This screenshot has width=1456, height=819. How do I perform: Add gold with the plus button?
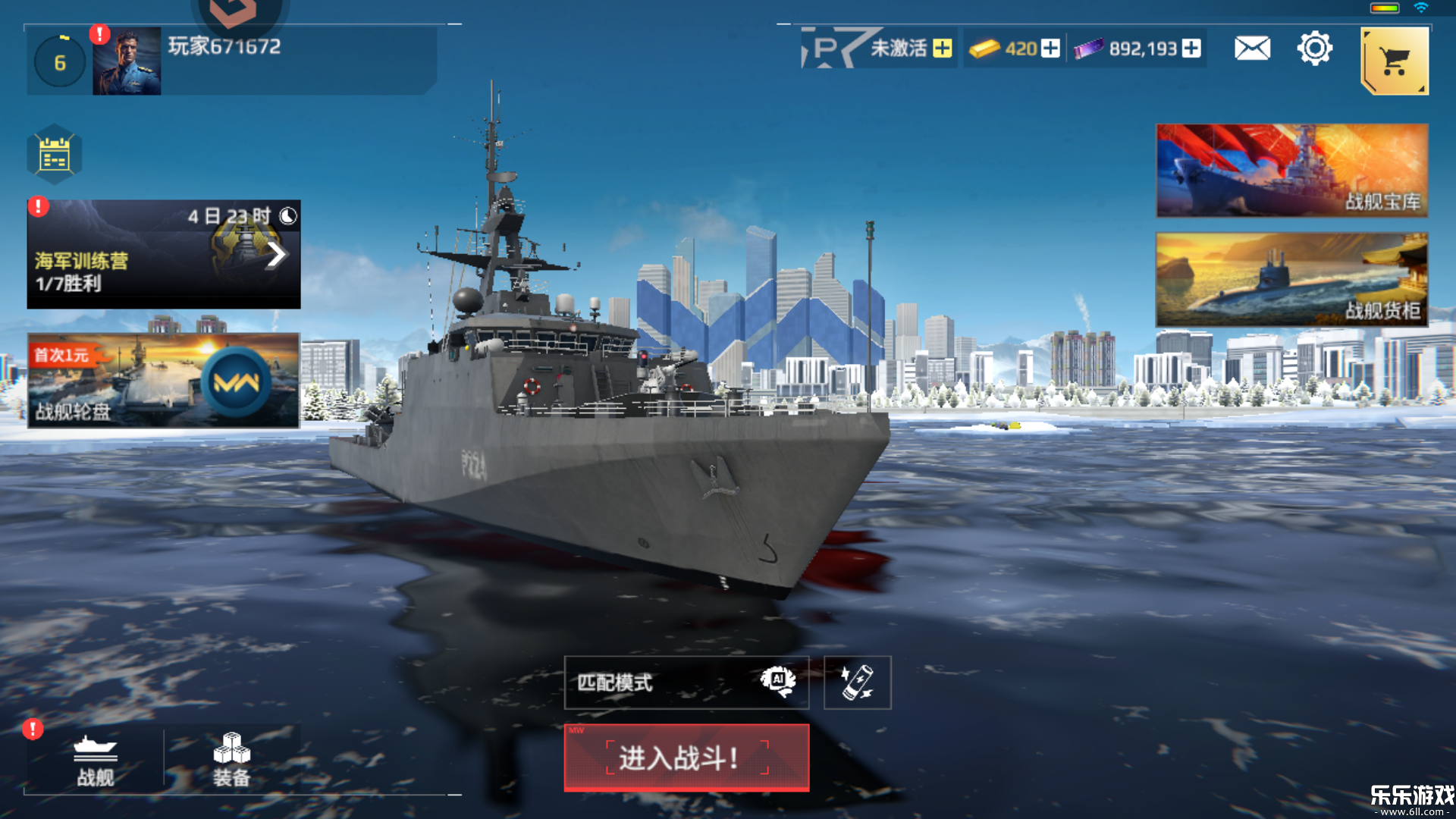(x=1050, y=49)
